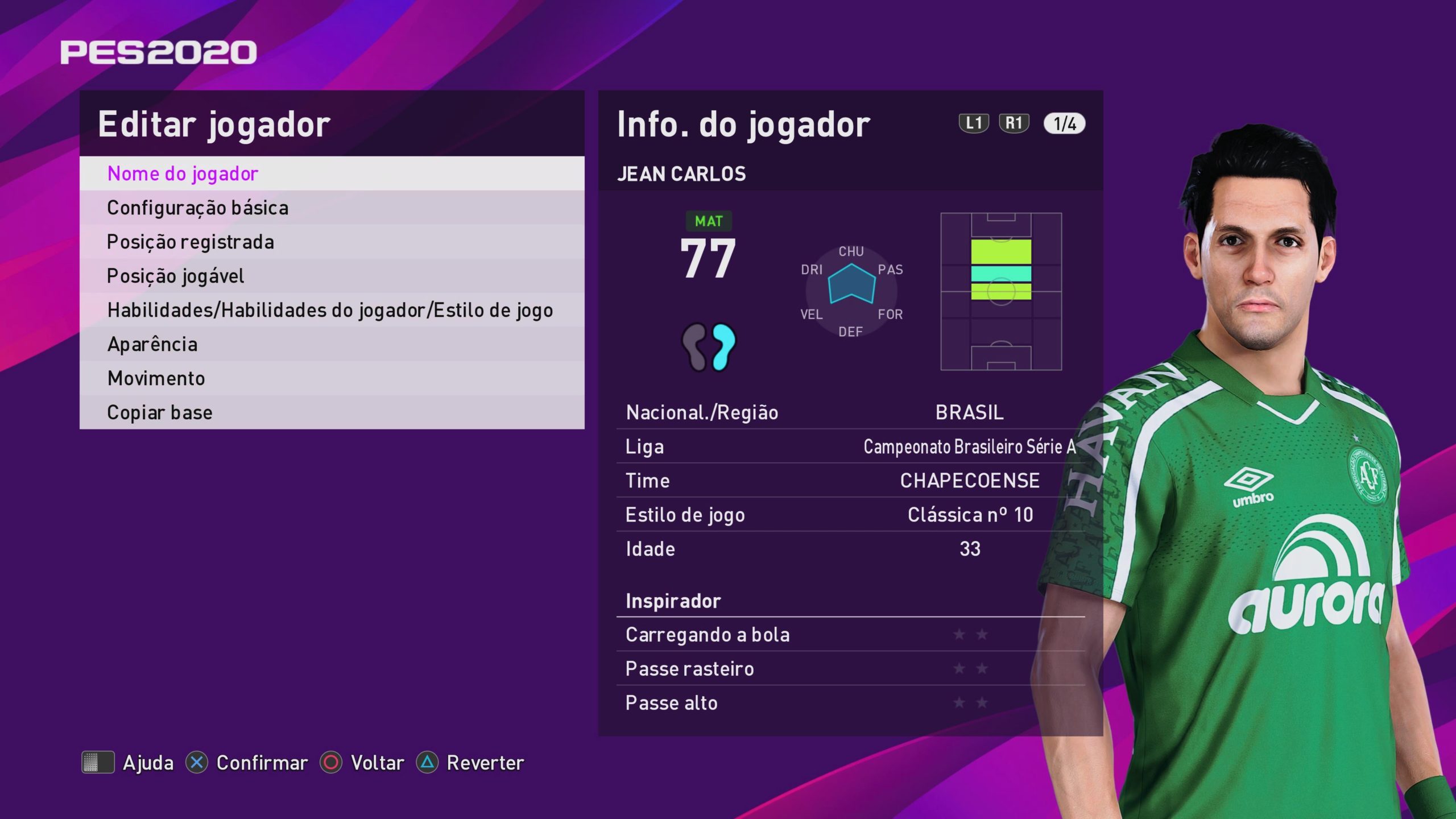Choose the Movimento option
The image size is (1456, 819).
(x=332, y=378)
